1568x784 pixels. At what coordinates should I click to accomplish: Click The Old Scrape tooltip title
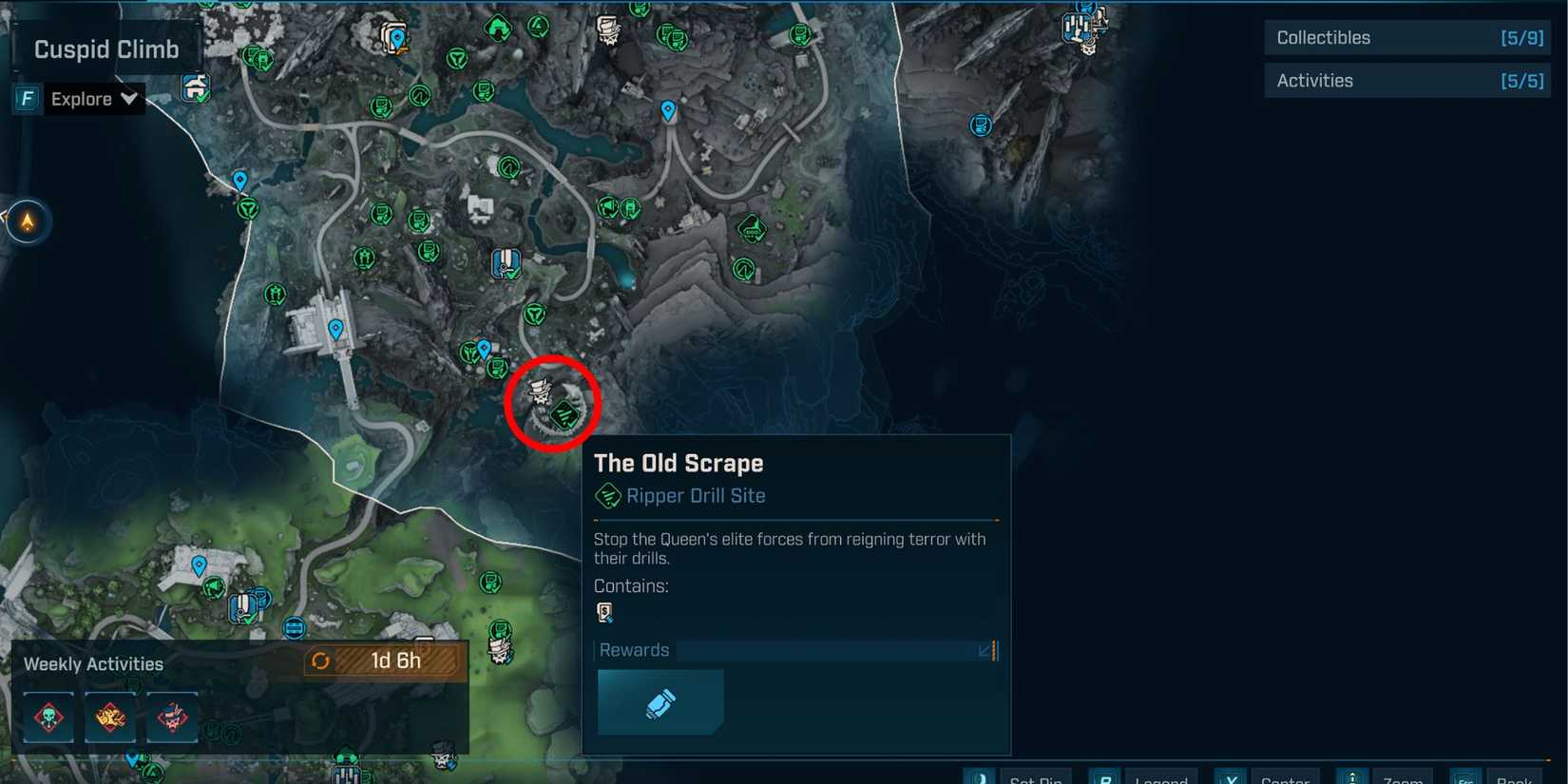click(x=679, y=463)
